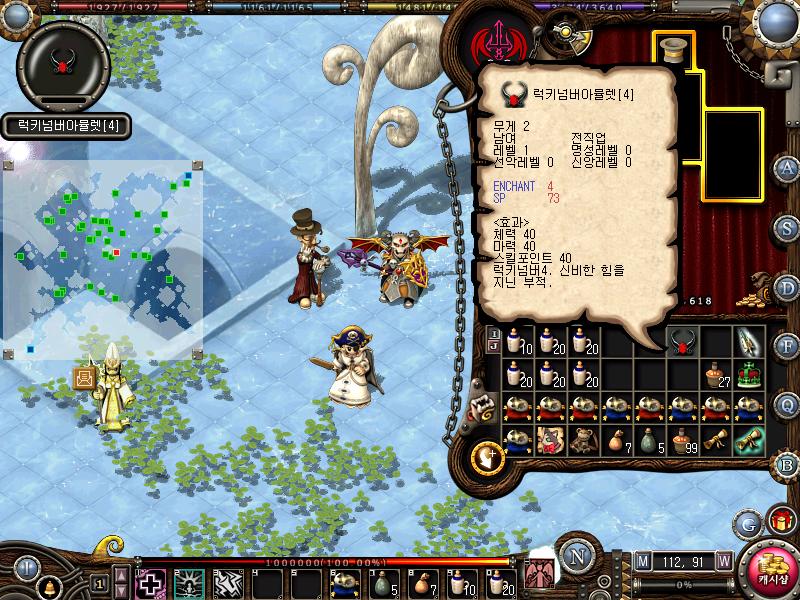Open the cash shop (캐시샵) button
The image size is (800, 600).
click(x=770, y=569)
